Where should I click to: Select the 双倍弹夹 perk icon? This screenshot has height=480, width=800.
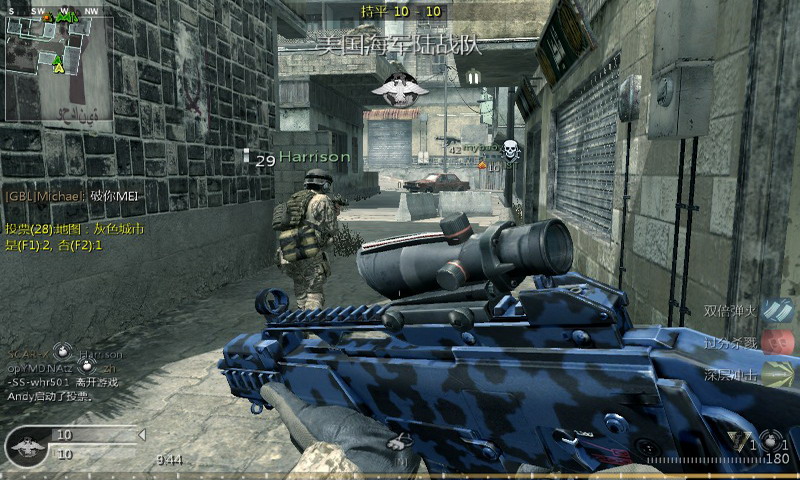point(776,311)
